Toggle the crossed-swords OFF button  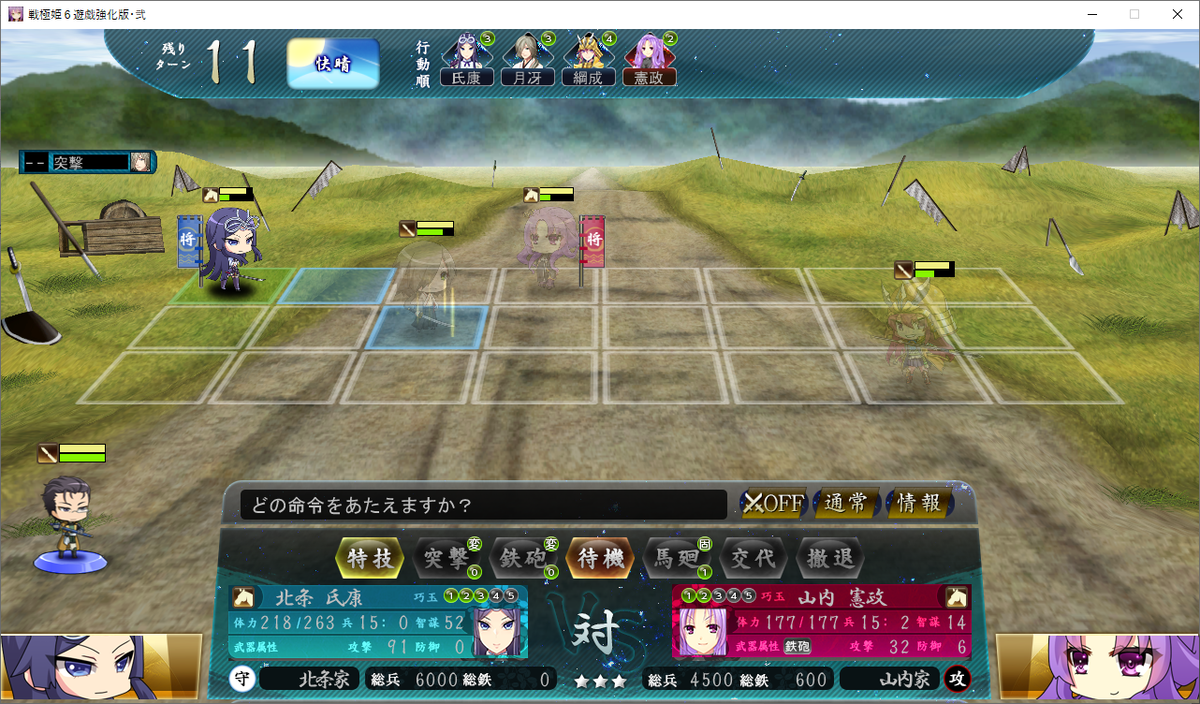tap(773, 503)
